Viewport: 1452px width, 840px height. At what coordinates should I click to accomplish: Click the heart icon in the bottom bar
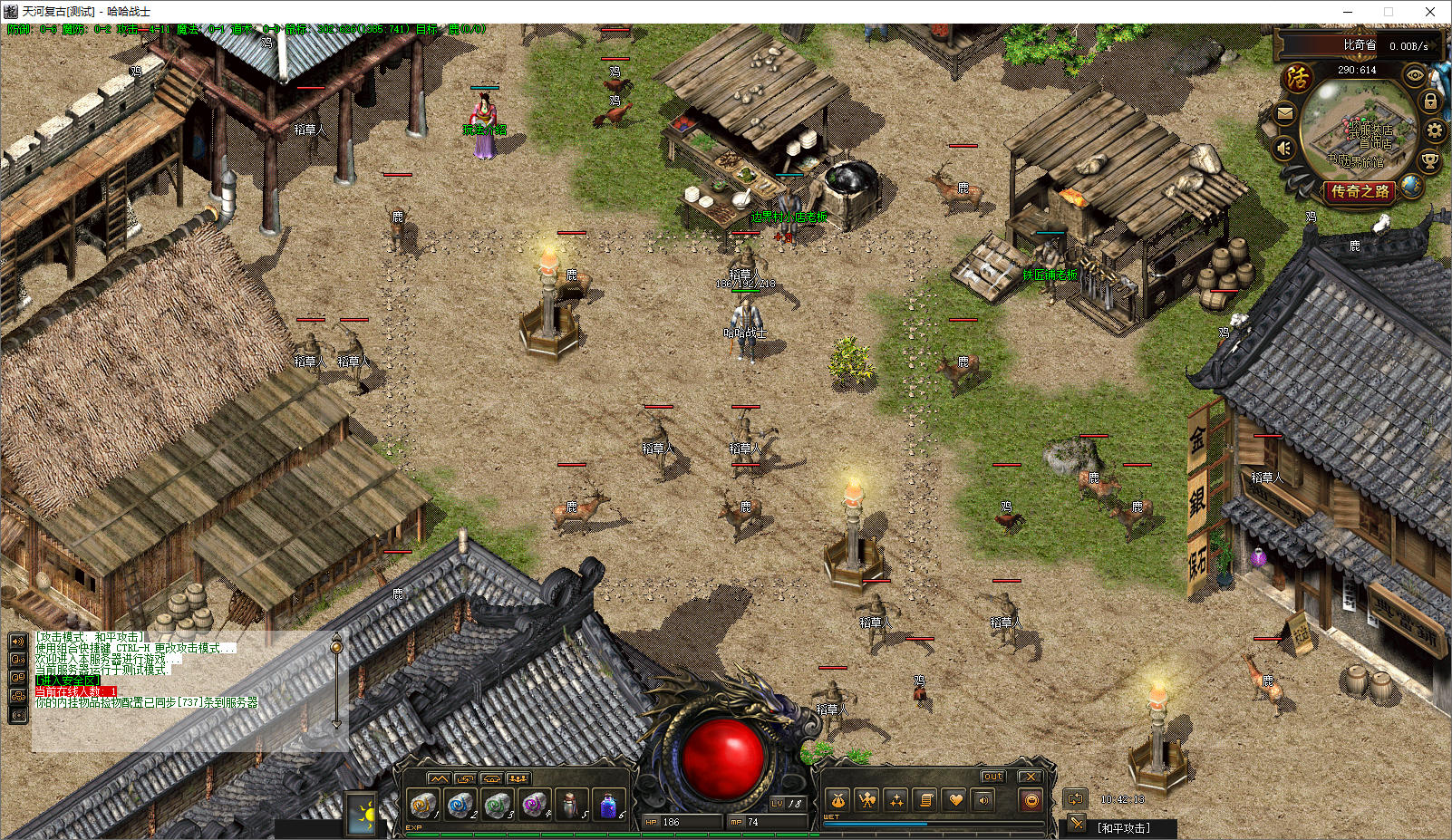[954, 800]
